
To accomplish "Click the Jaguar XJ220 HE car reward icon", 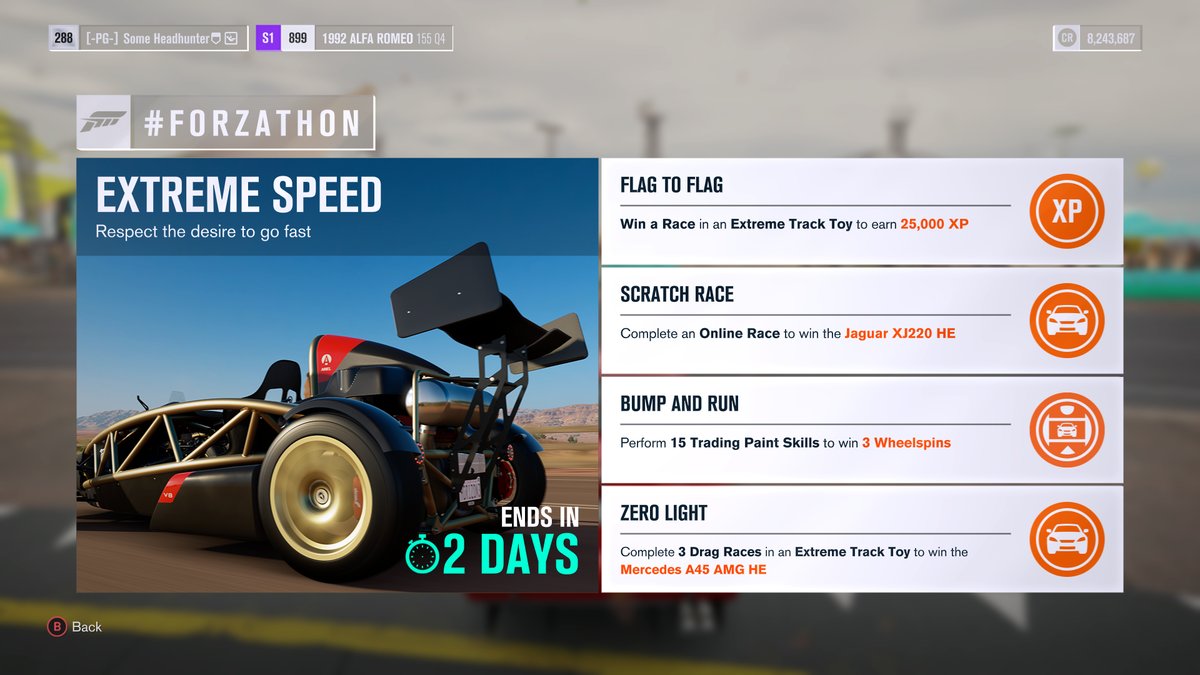I will pyautogui.click(x=1066, y=320).
